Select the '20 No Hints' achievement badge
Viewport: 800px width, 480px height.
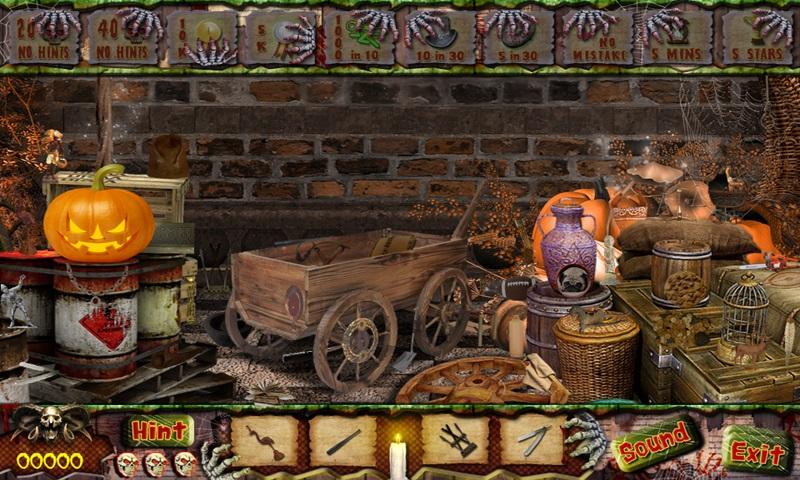41,36
